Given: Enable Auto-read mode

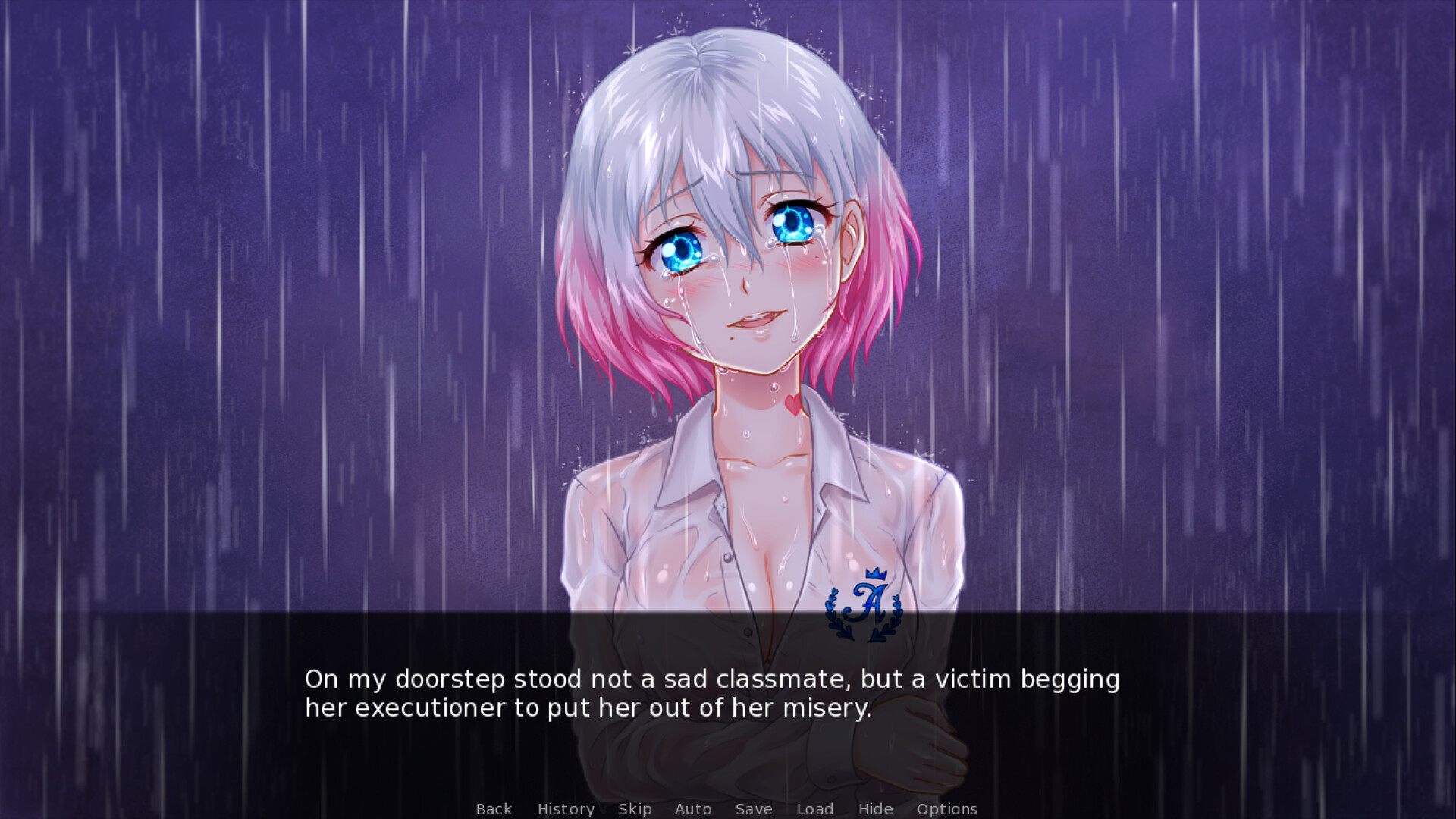Looking at the screenshot, I should point(692,809).
